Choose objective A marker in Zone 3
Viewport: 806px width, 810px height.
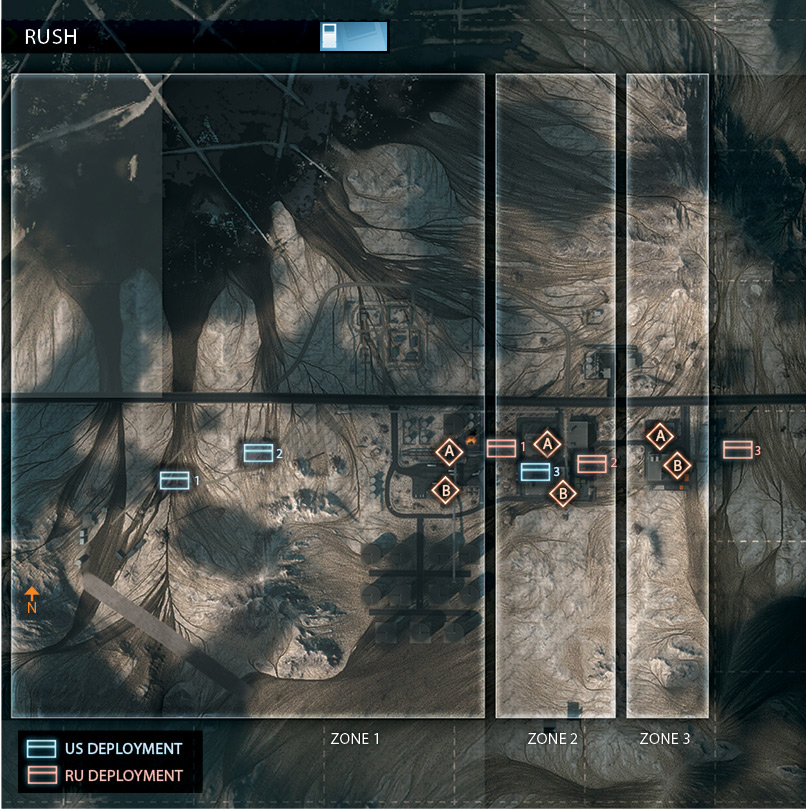click(x=658, y=435)
